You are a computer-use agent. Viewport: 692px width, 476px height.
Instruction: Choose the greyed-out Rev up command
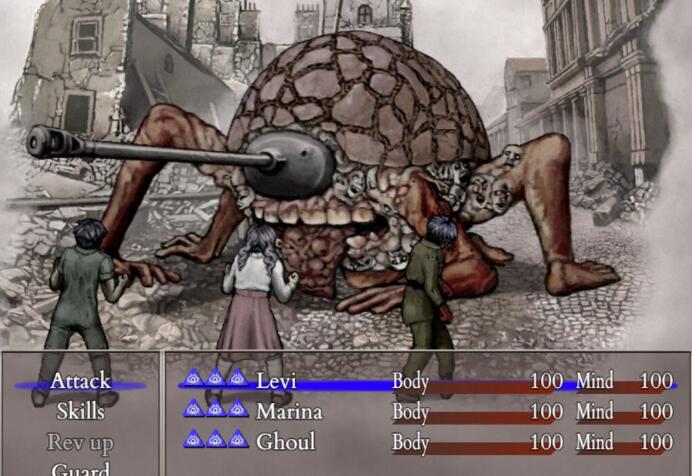80,442
